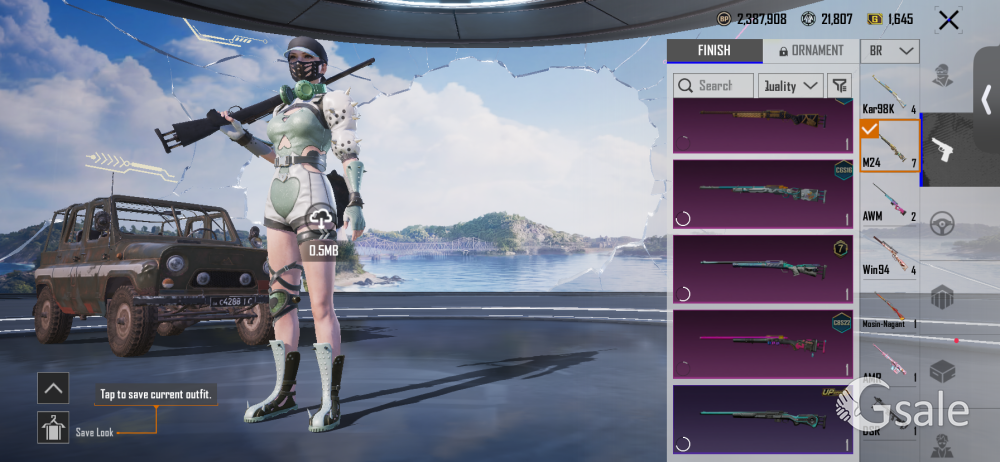Expand the up-arrow panel above Save Look
Viewport: 1000px width, 462px height.
click(53, 387)
